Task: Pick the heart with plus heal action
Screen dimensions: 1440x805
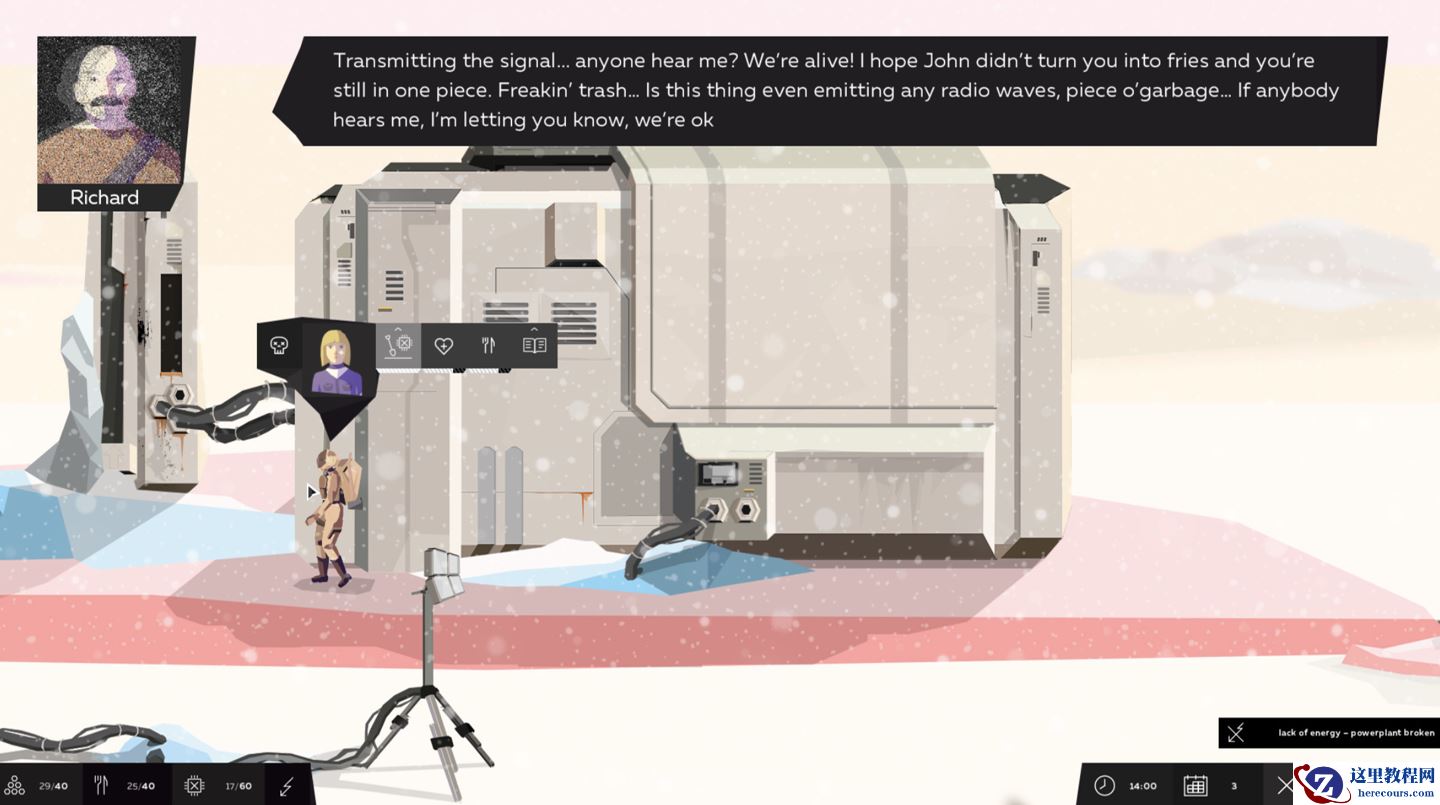Action: click(x=444, y=346)
